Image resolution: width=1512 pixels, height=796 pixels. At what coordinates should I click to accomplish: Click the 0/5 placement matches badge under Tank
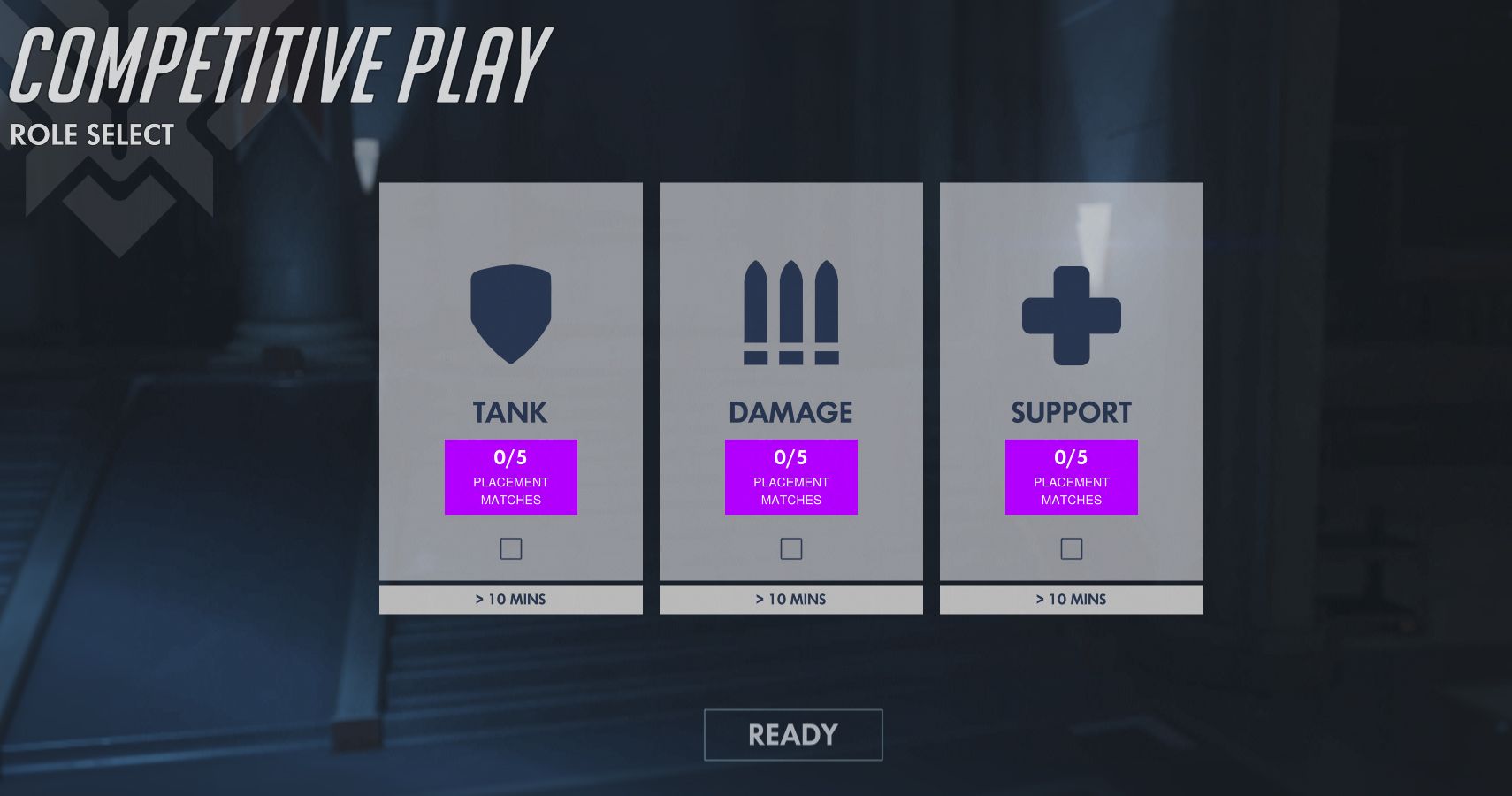tap(511, 477)
